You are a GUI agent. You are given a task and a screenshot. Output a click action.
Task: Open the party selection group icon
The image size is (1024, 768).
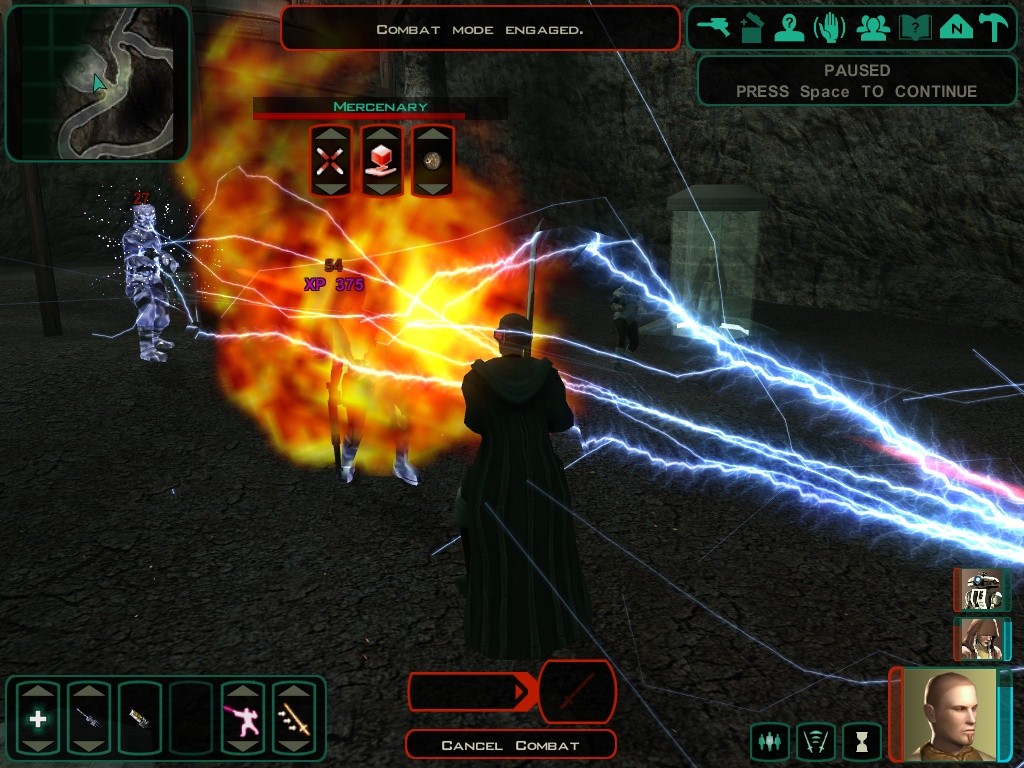click(x=873, y=28)
